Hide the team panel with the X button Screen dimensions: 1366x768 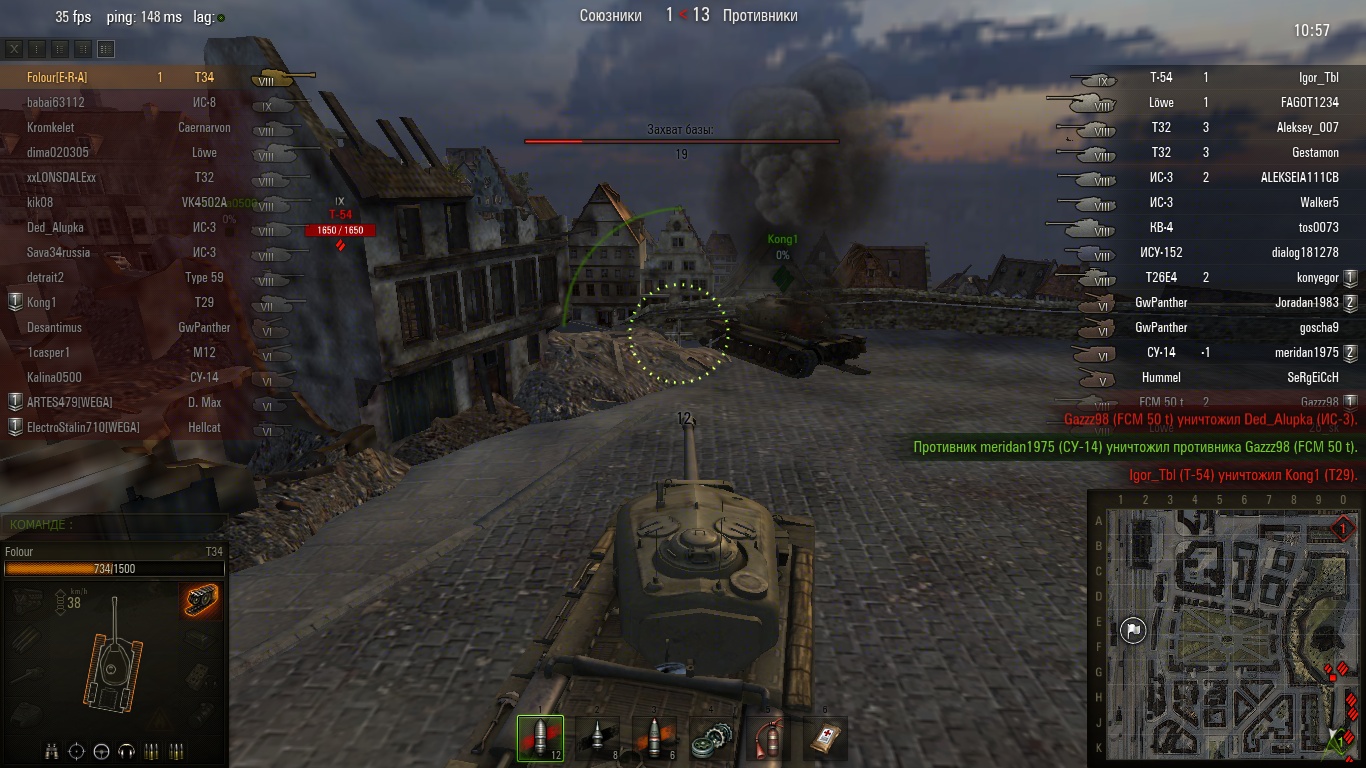[x=15, y=48]
